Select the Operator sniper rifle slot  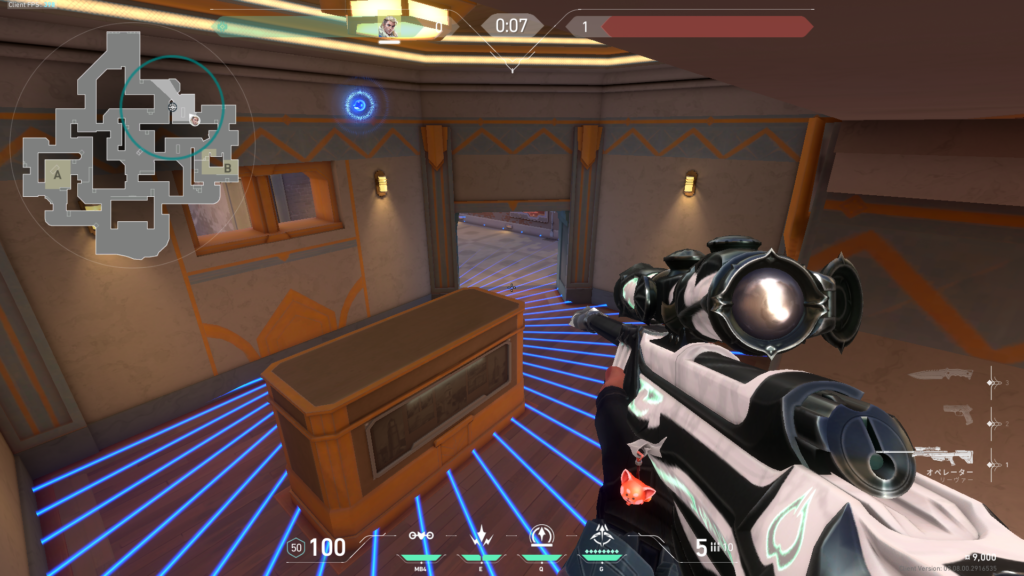940,458
